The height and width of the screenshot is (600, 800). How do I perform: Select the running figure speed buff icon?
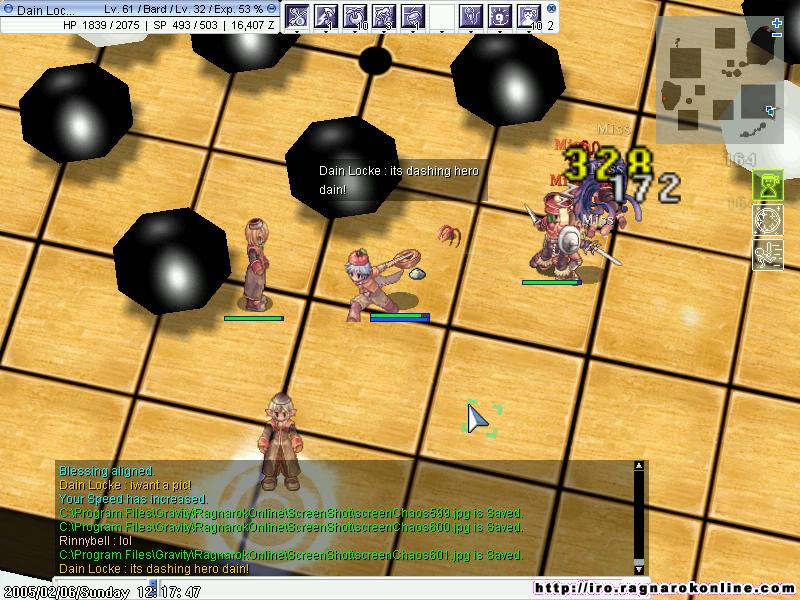point(767,254)
